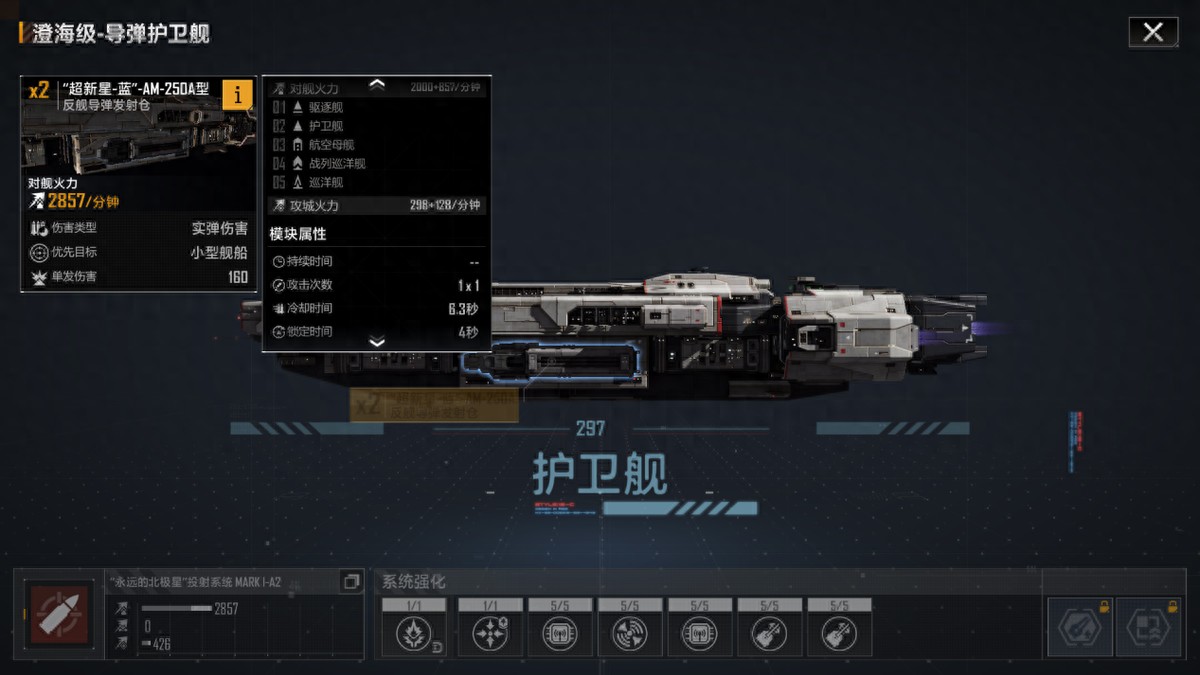This screenshot has width=1200, height=675.
Task: Select the radar sweep enhancement icon
Action: 630,633
